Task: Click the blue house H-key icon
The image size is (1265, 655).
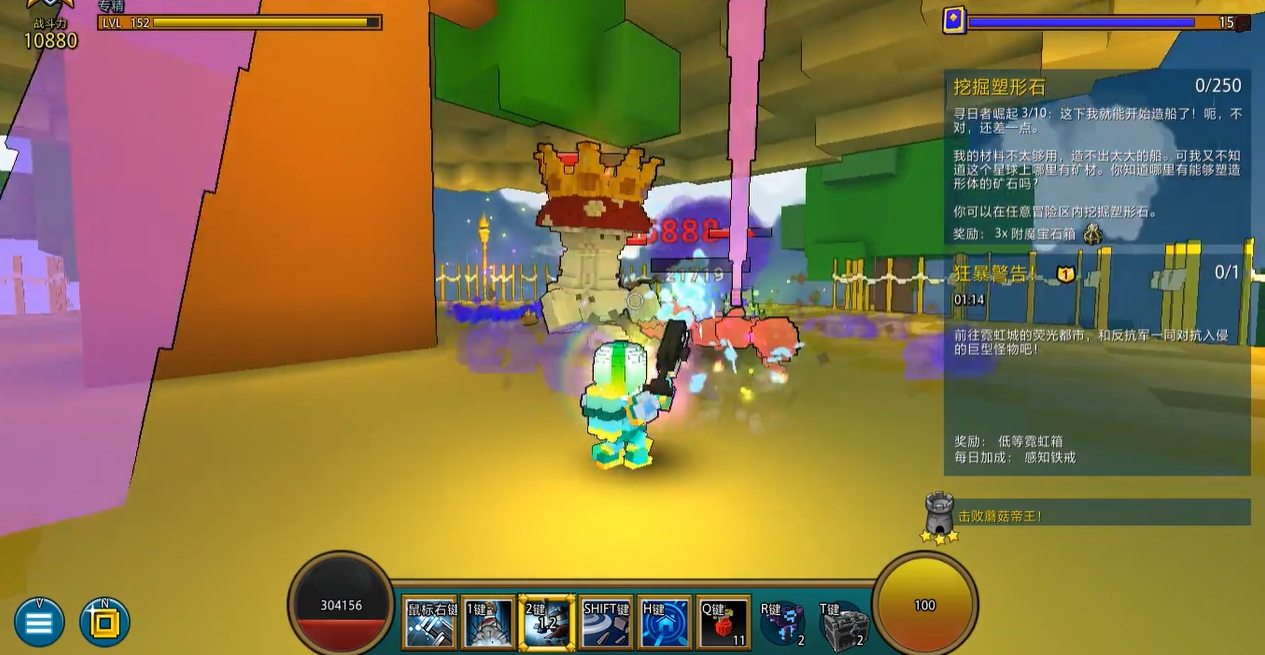Action: (665, 623)
